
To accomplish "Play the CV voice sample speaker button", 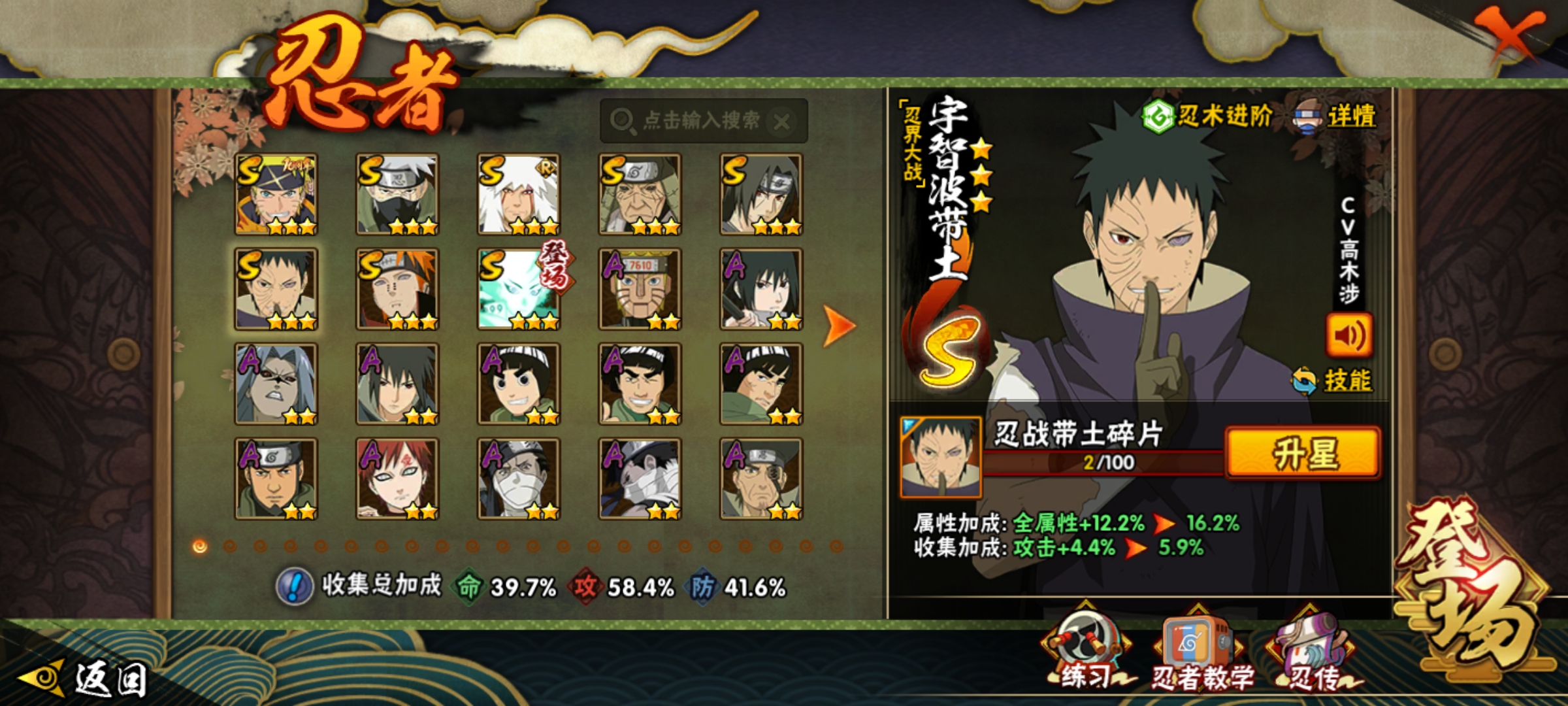I will [1348, 335].
